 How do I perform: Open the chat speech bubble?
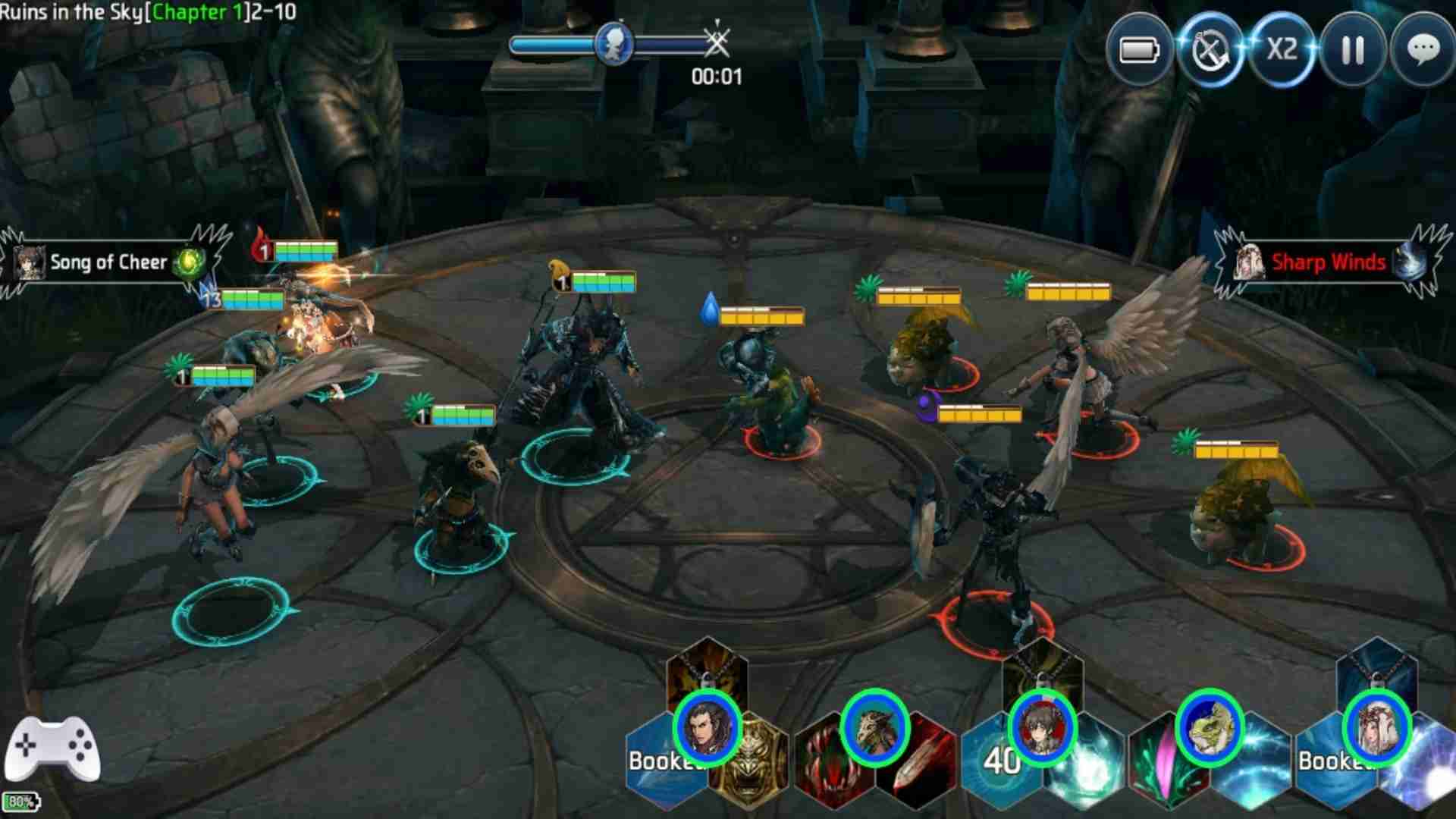(x=1423, y=51)
